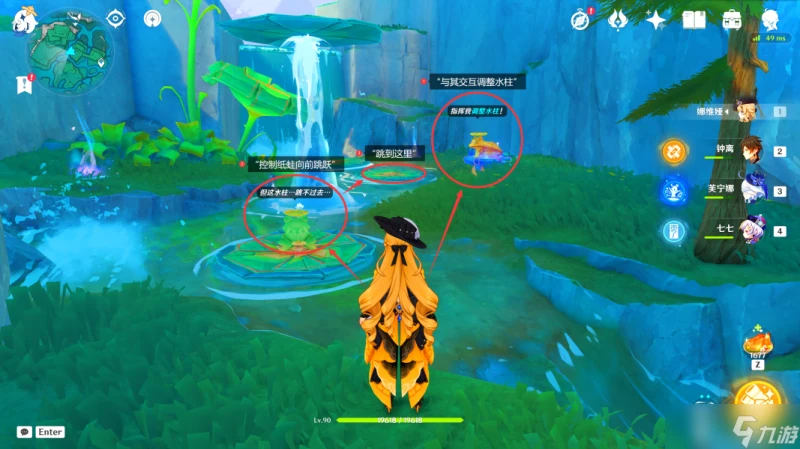This screenshot has height=449, width=800.
Task: Open the character profile head icon
Action: pos(770,19)
